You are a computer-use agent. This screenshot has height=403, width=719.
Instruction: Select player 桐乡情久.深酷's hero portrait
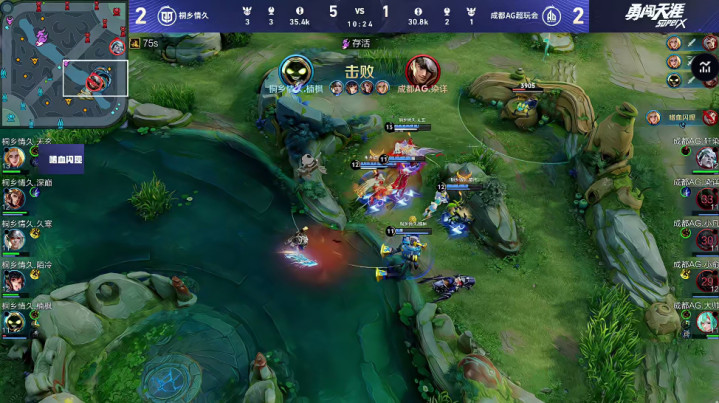[13, 199]
